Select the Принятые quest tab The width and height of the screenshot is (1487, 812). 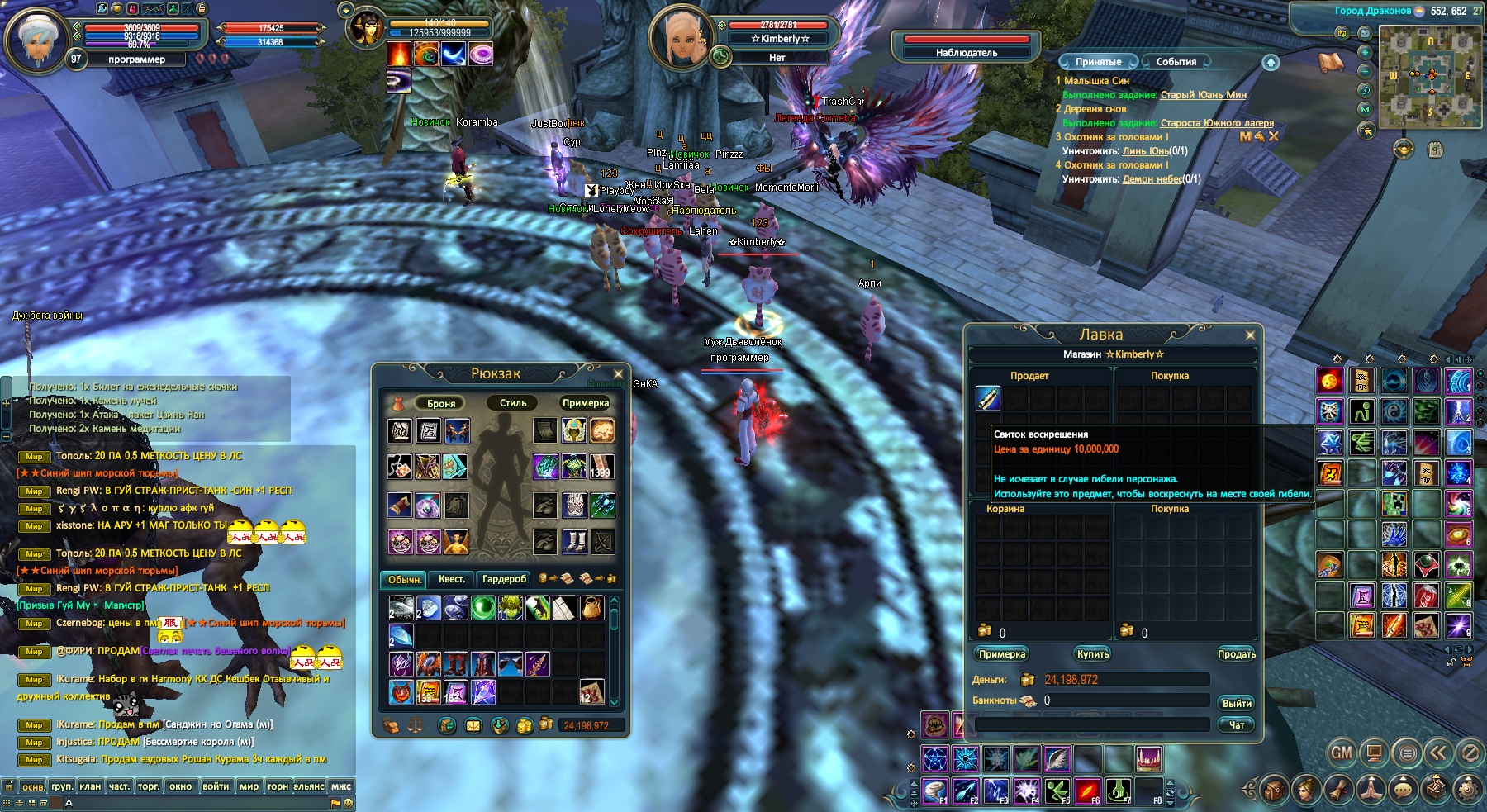(1098, 62)
